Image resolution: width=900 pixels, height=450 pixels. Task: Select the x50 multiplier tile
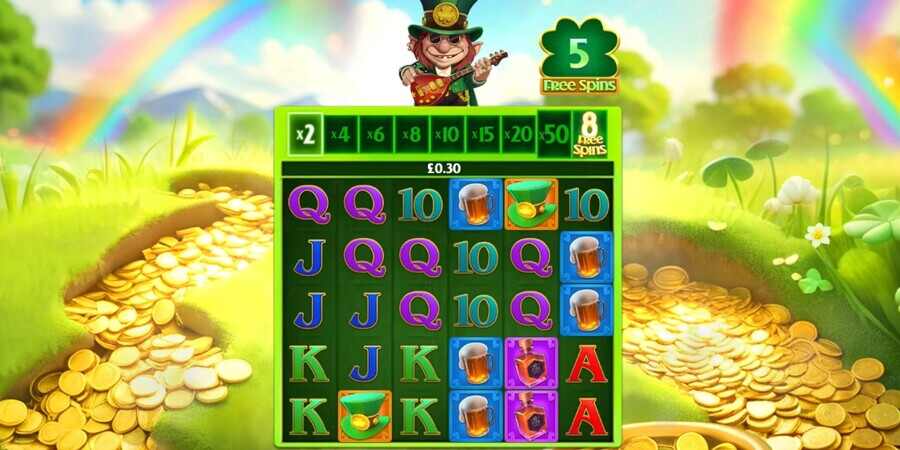point(553,134)
